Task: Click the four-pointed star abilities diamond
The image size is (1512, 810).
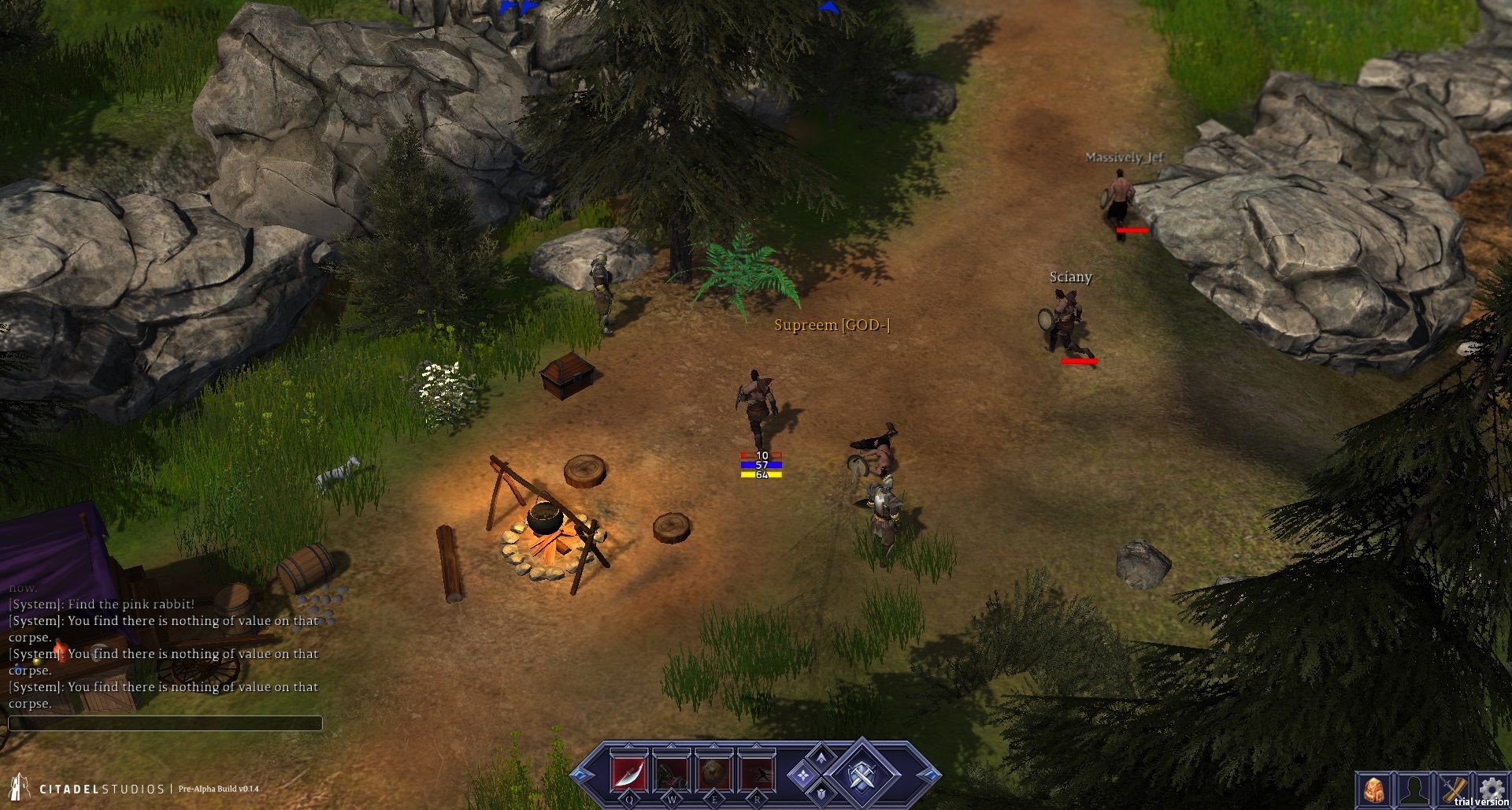Action: 803,776
